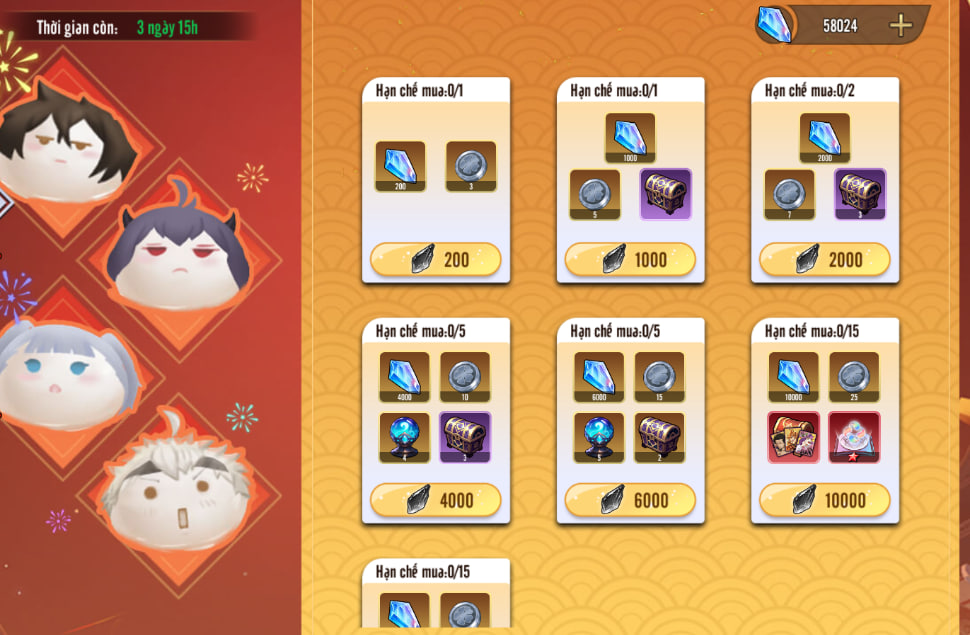Viewport: 970px width, 635px height.
Task: Inspect the 4000 crystal reward icon
Action: click(x=404, y=376)
